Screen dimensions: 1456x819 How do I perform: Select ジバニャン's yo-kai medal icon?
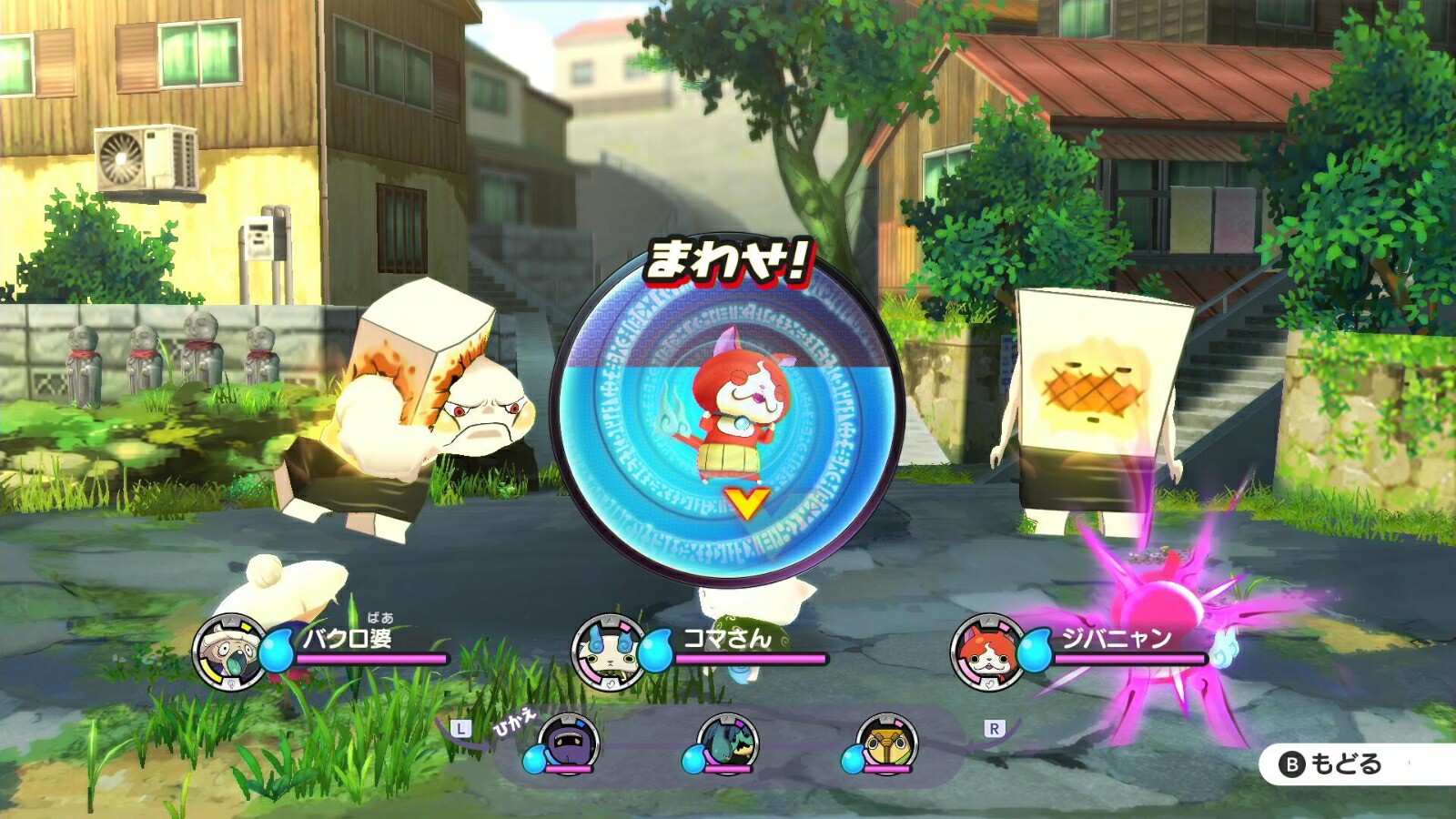tap(990, 652)
